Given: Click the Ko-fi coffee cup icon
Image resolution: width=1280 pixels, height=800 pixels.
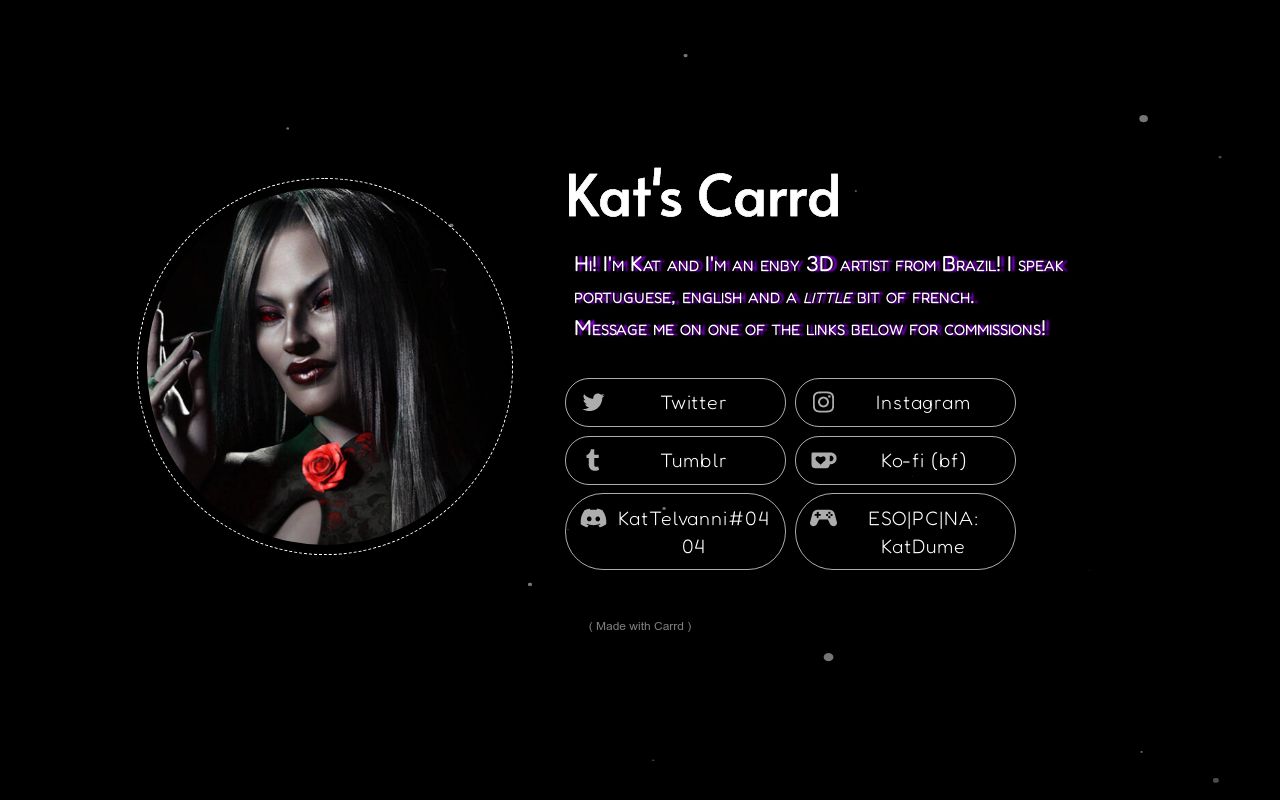Looking at the screenshot, I should (x=822, y=460).
